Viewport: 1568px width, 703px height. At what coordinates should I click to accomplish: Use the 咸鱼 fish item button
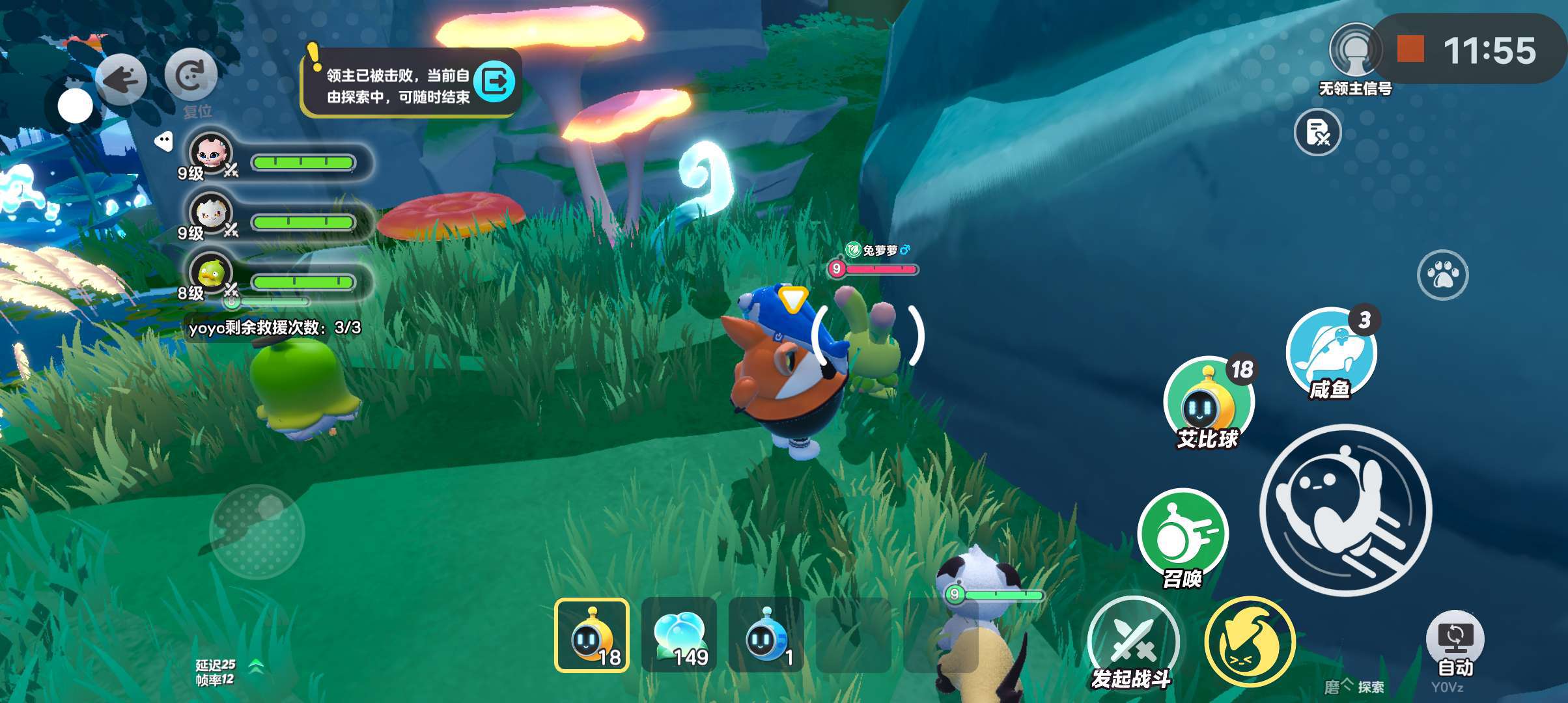point(1331,352)
